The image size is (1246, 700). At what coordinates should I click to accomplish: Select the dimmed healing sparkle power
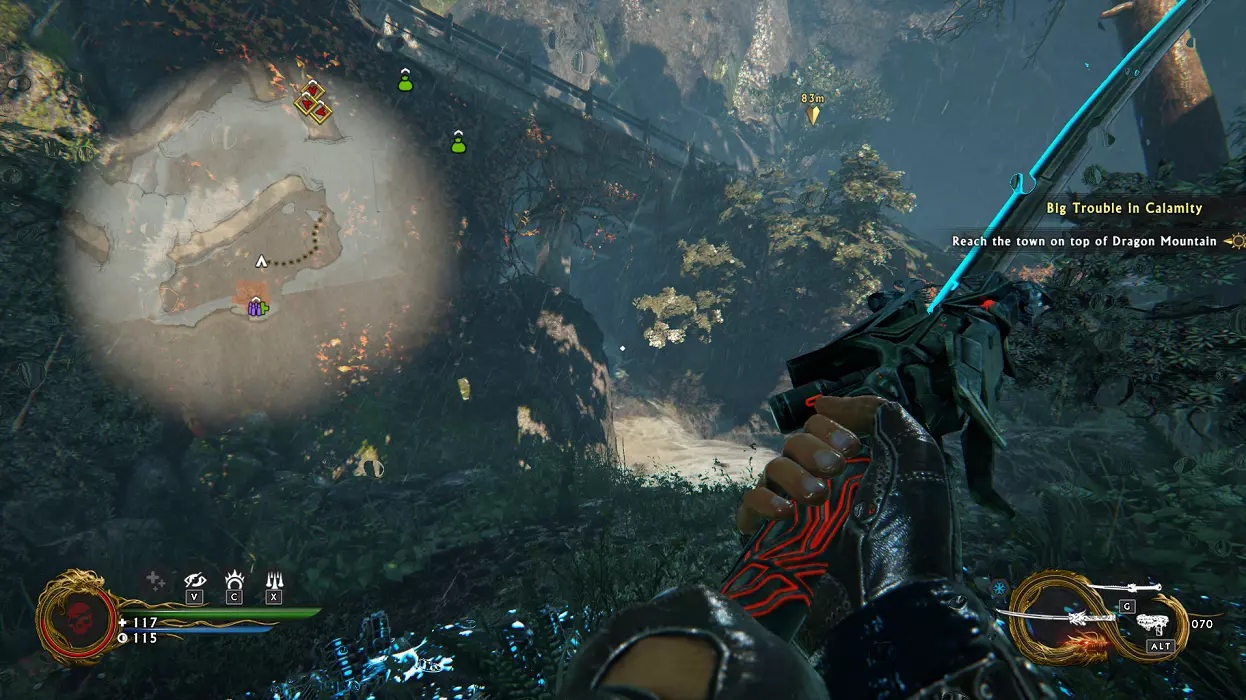point(155,580)
